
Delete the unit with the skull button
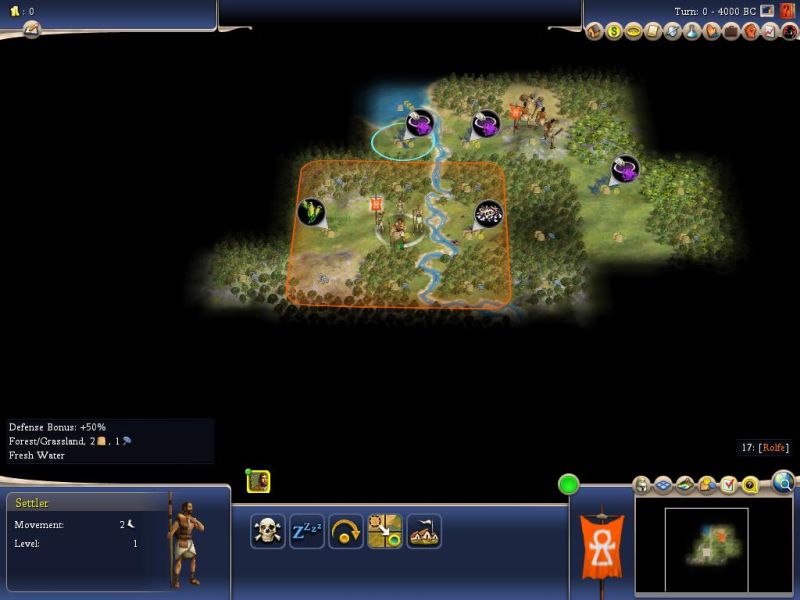pyautogui.click(x=268, y=531)
